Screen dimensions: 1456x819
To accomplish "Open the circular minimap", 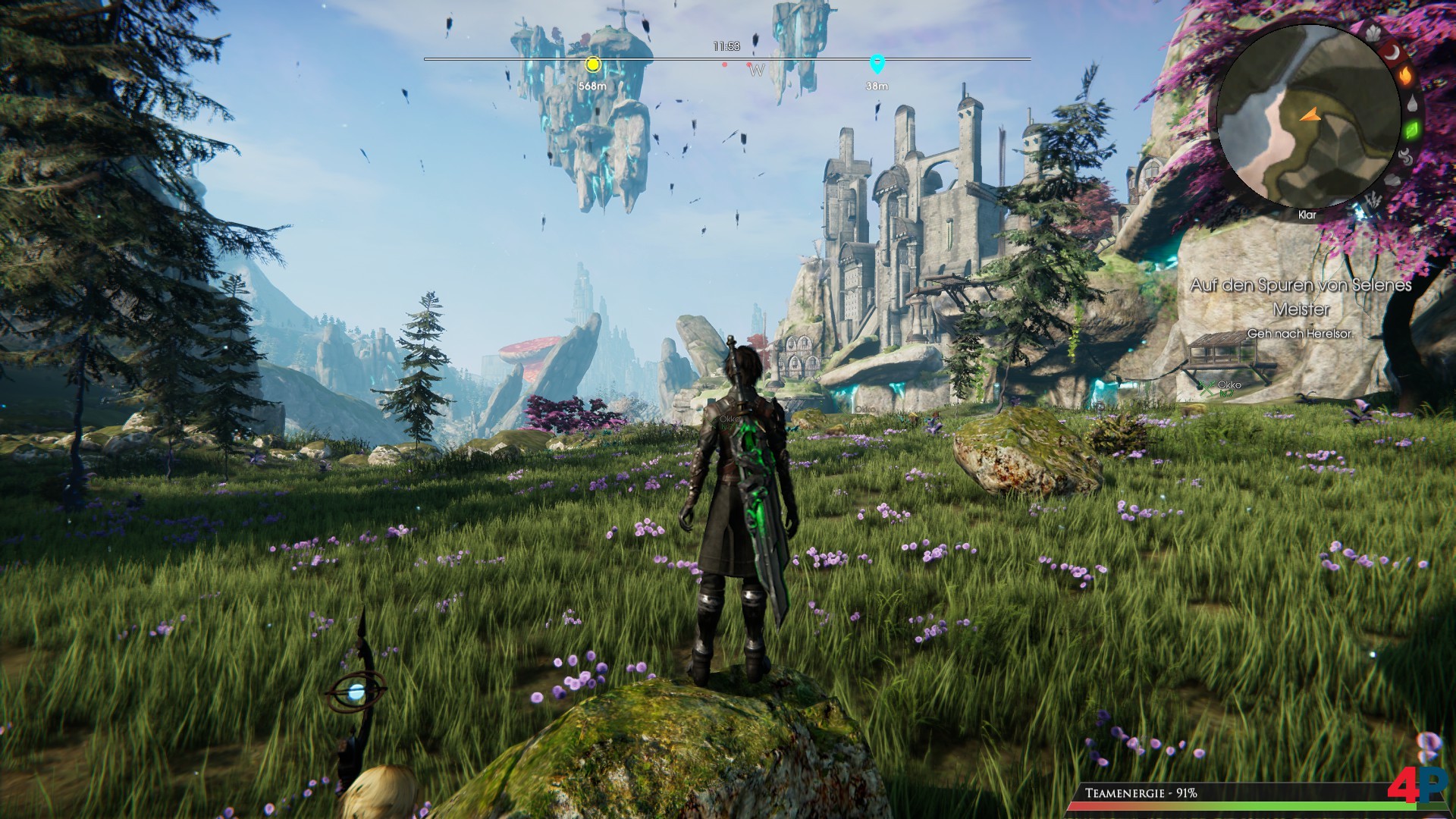I will pyautogui.click(x=1307, y=116).
